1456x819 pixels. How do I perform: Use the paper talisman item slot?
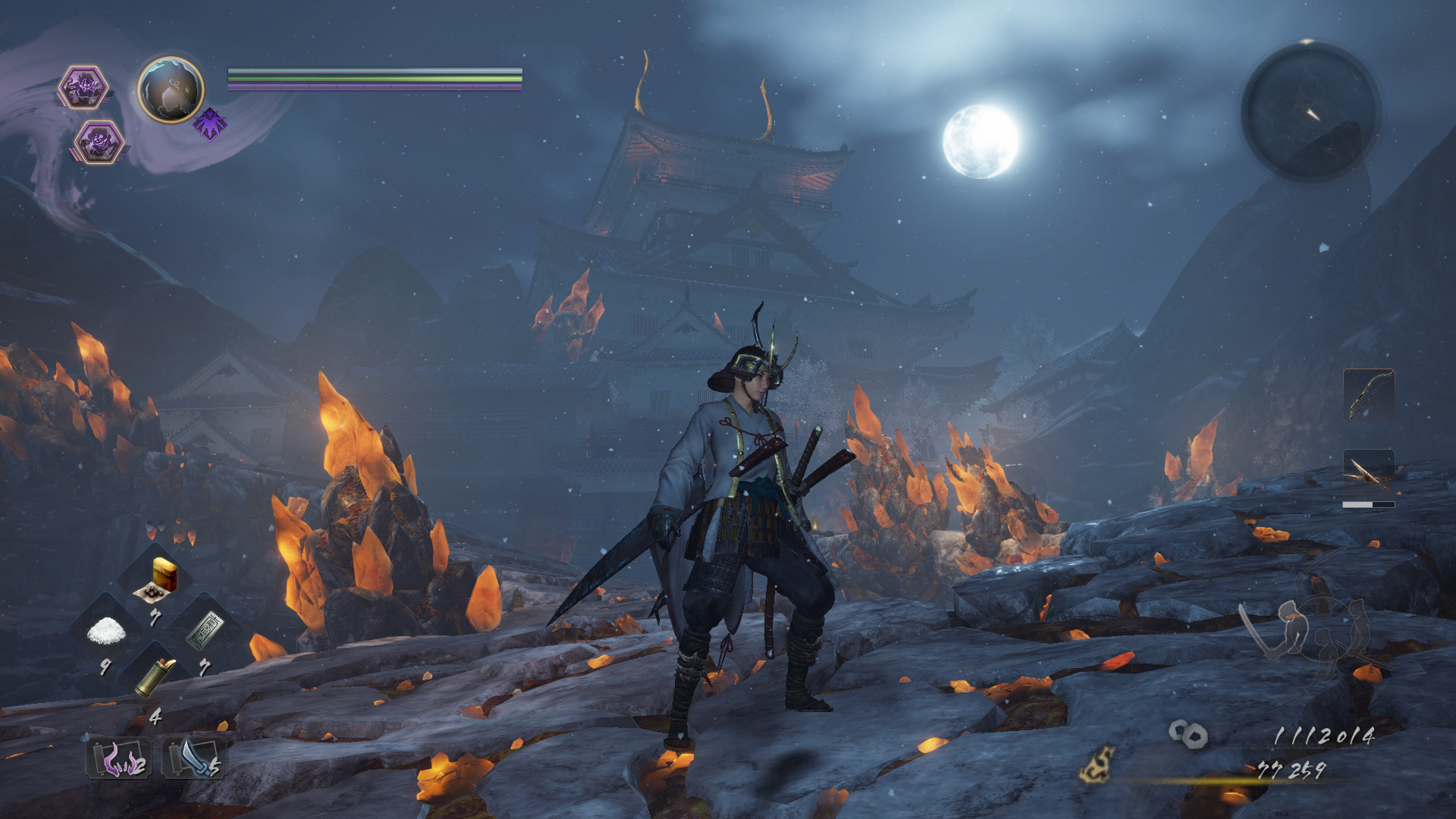tap(203, 631)
